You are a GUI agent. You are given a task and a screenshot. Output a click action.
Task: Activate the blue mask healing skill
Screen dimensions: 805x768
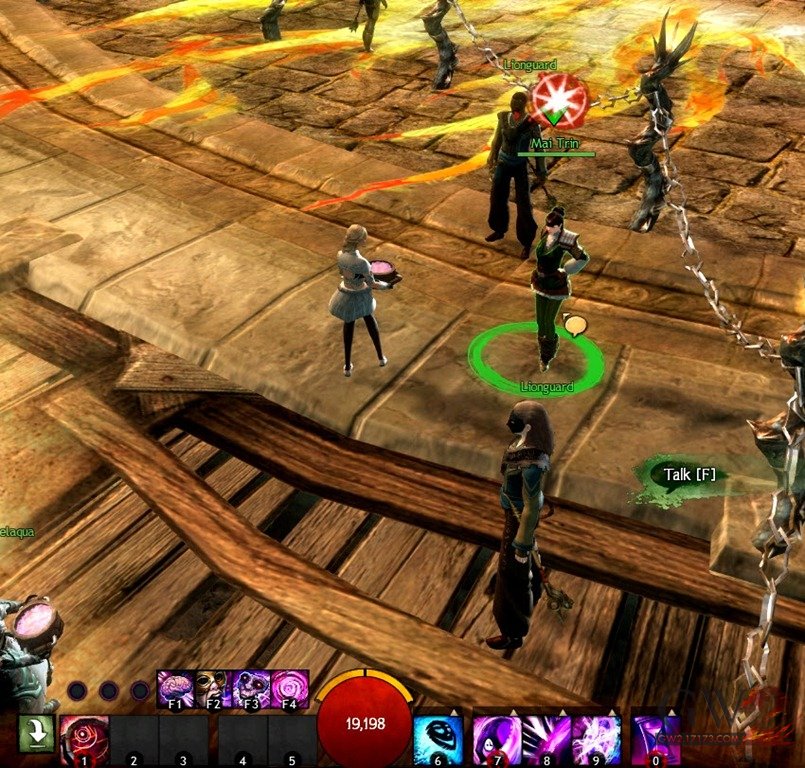[437, 739]
